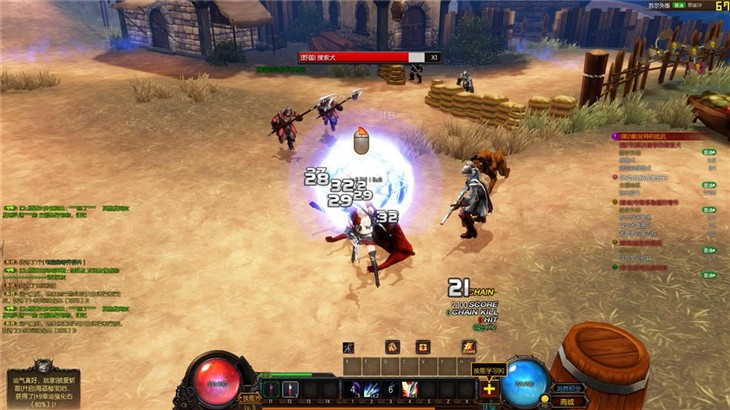Select the purple chapter 2 quest header
This screenshot has width=730, height=410.
(x=660, y=136)
